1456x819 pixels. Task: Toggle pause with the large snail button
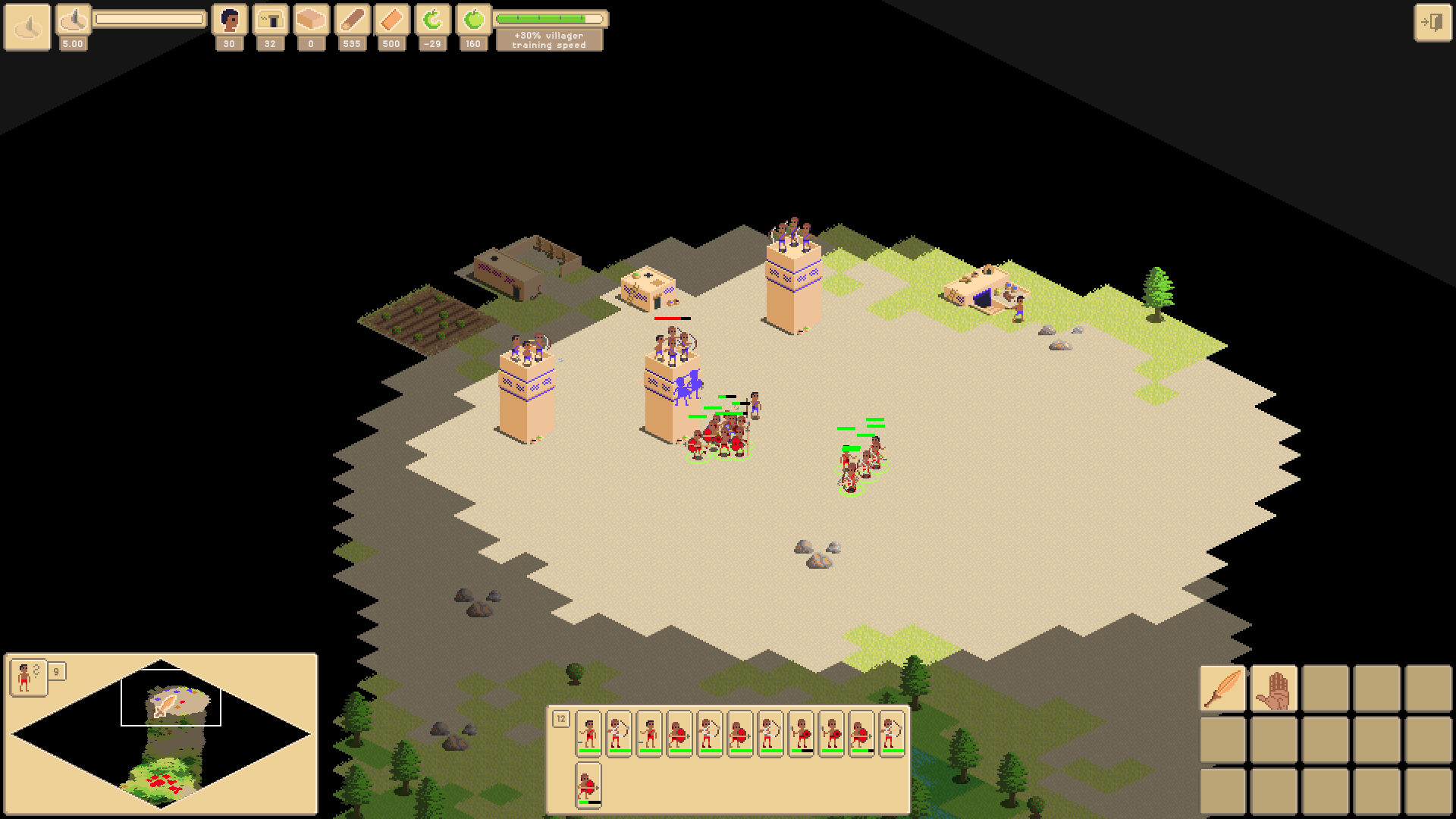(x=27, y=27)
